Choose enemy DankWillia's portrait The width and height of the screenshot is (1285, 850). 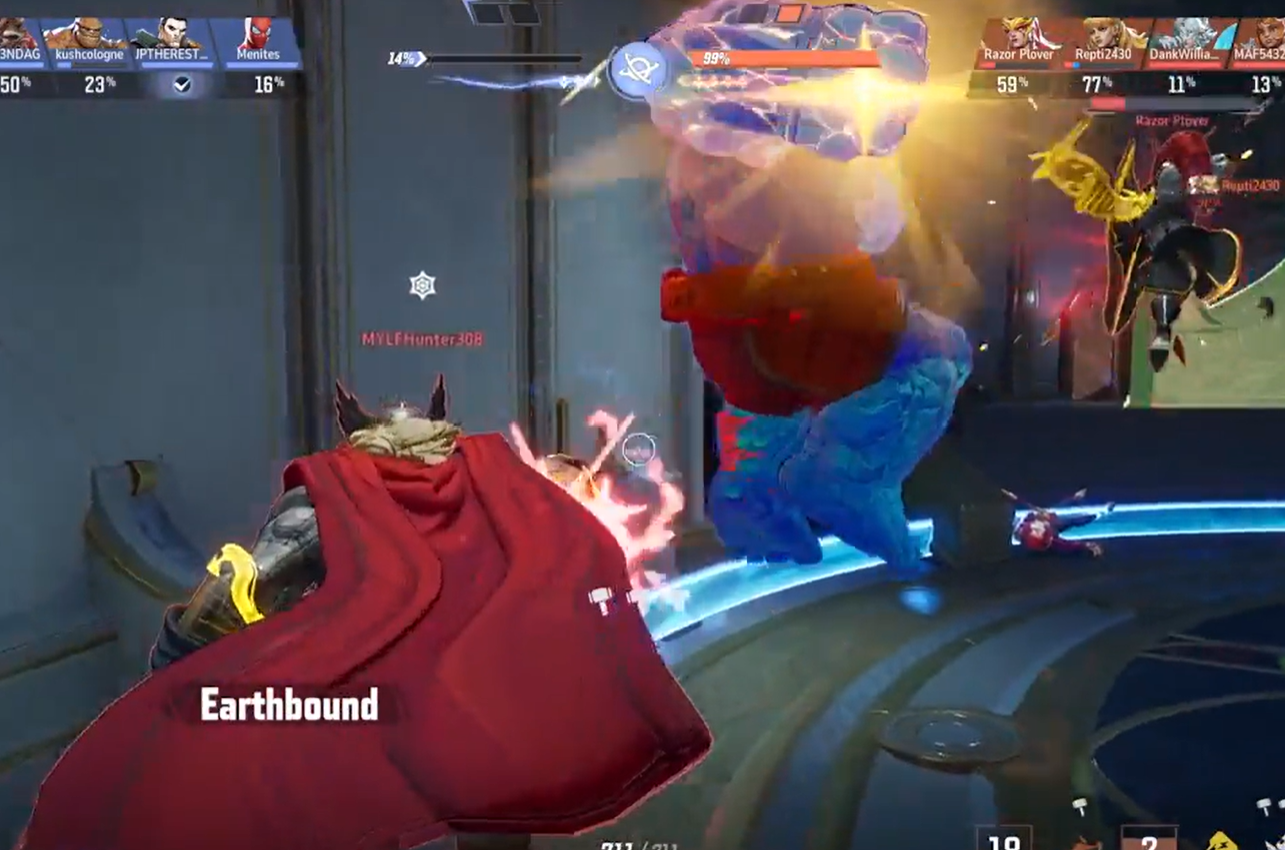pyautogui.click(x=1190, y=36)
